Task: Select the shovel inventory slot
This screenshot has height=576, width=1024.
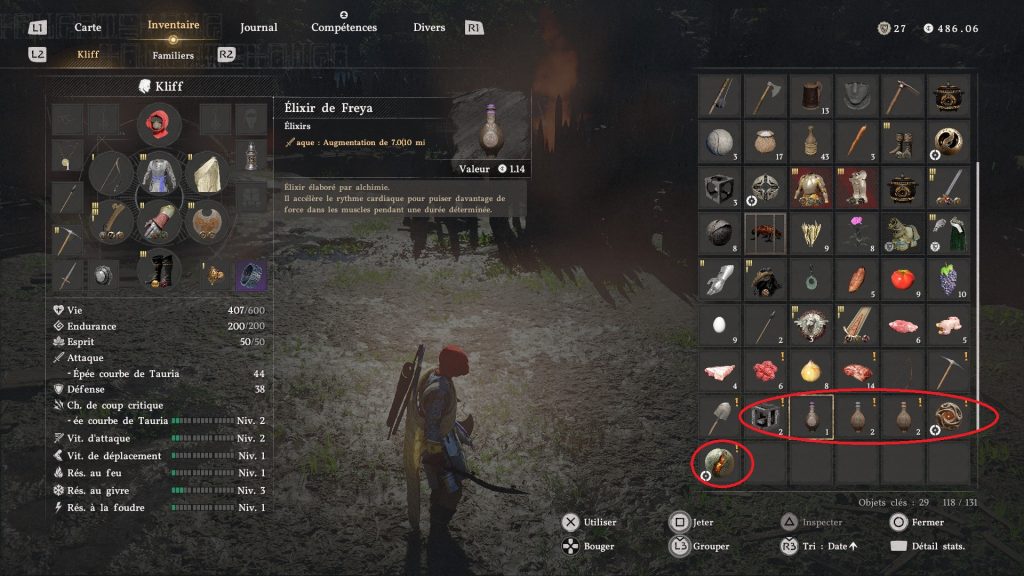Action: coord(719,418)
